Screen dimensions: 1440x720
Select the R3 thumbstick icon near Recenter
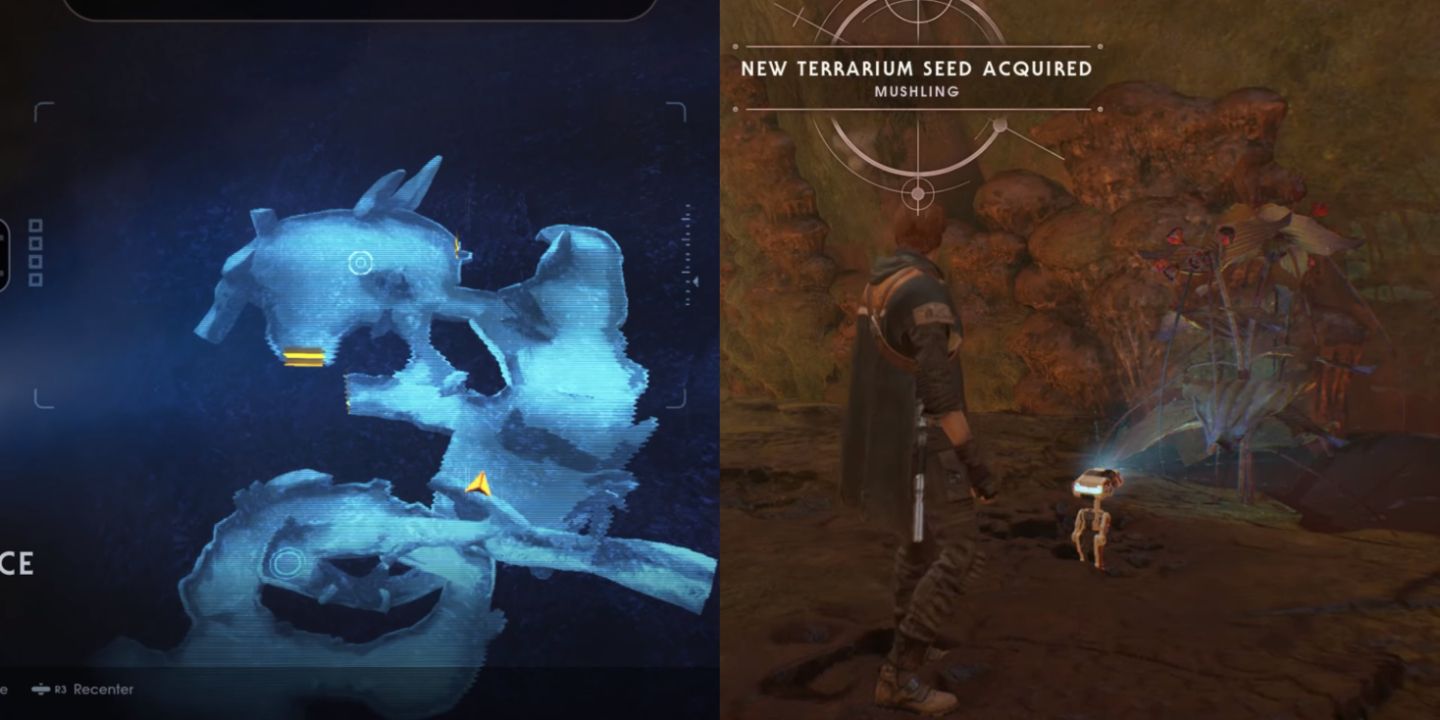41,689
